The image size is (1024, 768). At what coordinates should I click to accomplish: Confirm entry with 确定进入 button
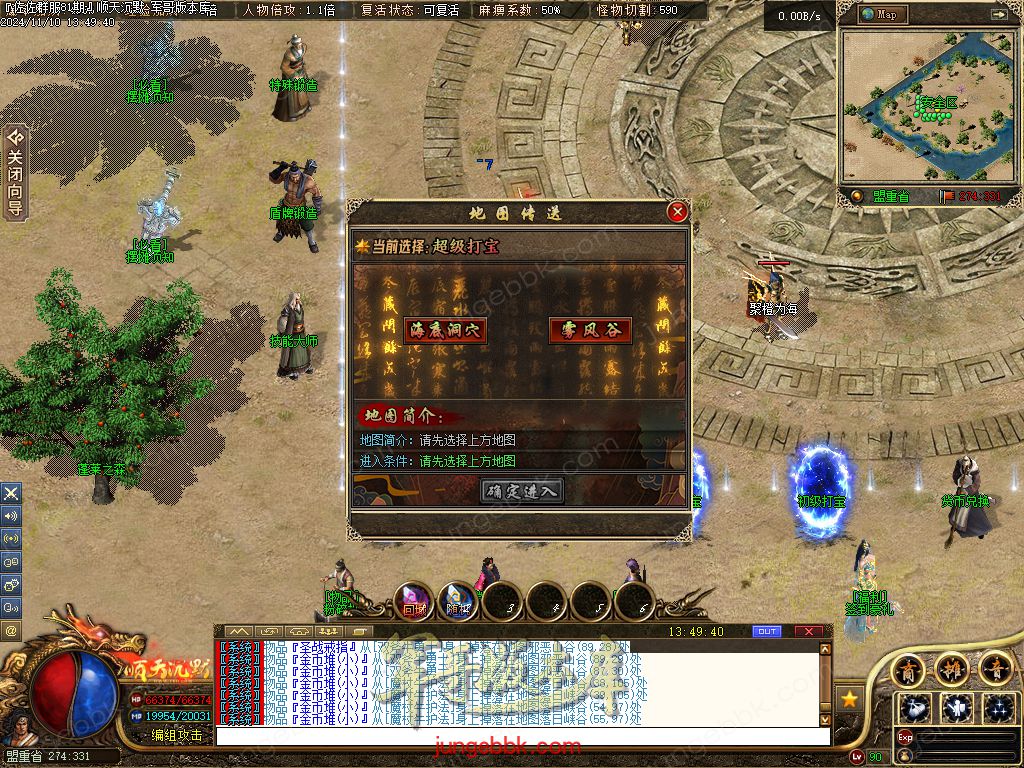(x=521, y=490)
